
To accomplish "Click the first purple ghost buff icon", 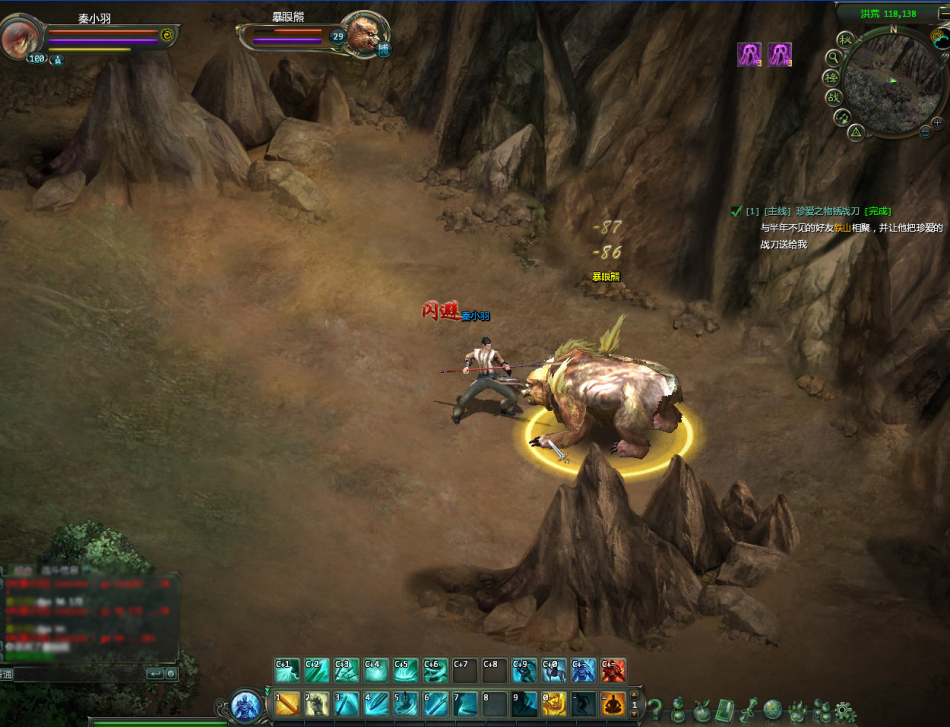I will (749, 55).
